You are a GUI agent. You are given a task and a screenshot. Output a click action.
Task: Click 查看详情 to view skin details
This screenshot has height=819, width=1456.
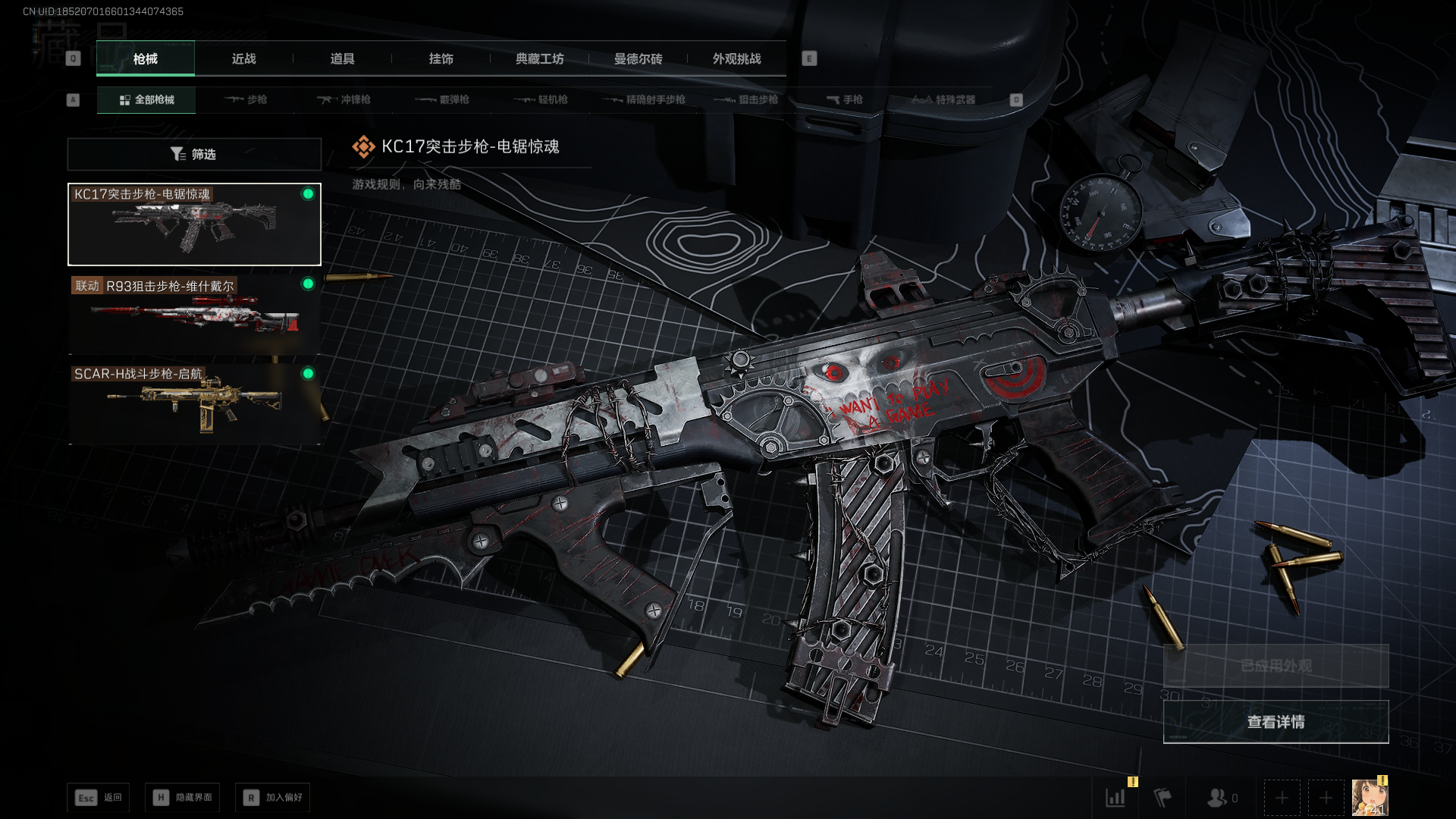1276,722
